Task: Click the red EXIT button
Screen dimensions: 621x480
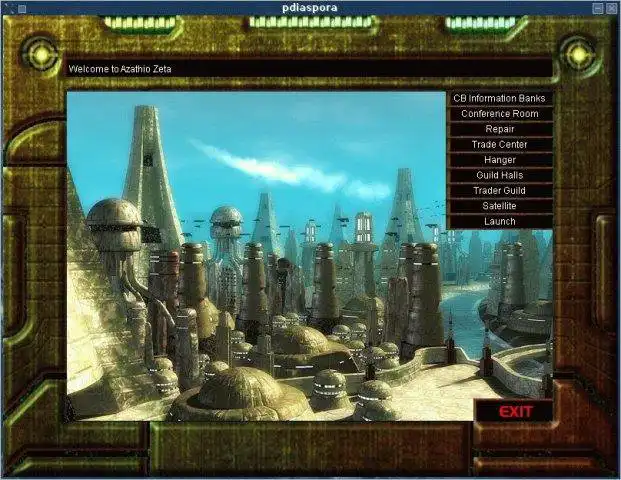Action: pos(515,411)
